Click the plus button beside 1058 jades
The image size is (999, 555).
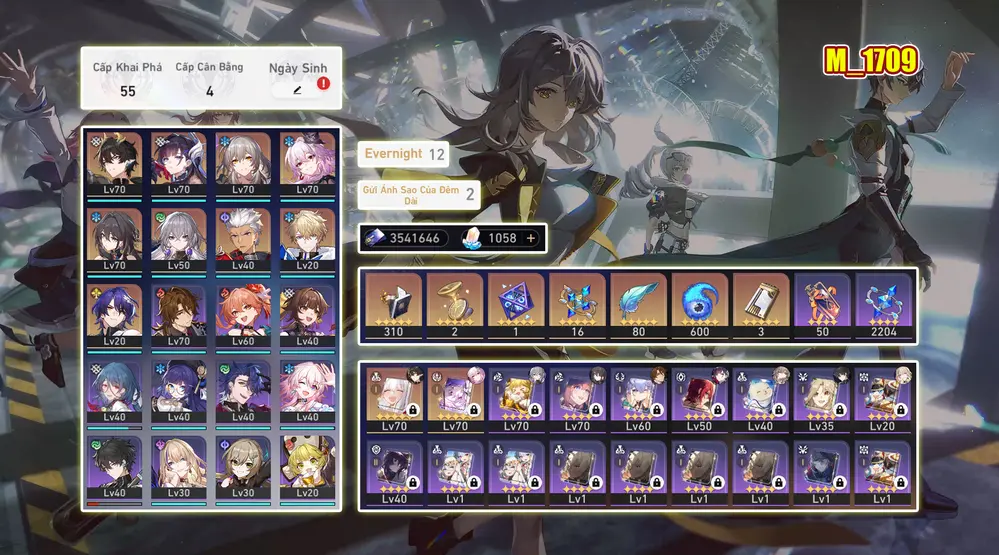[530, 238]
